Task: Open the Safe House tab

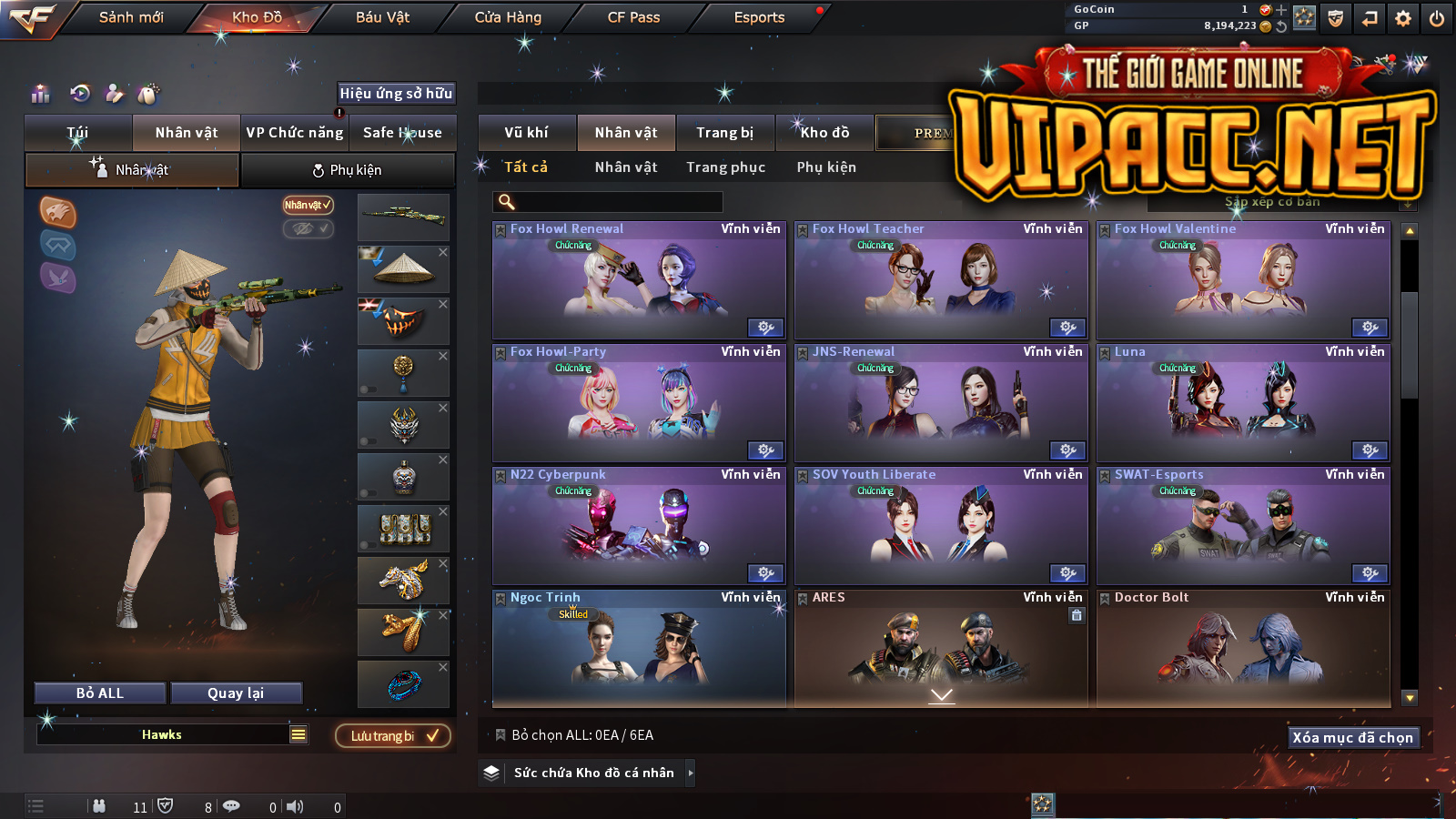Action: 402,133
